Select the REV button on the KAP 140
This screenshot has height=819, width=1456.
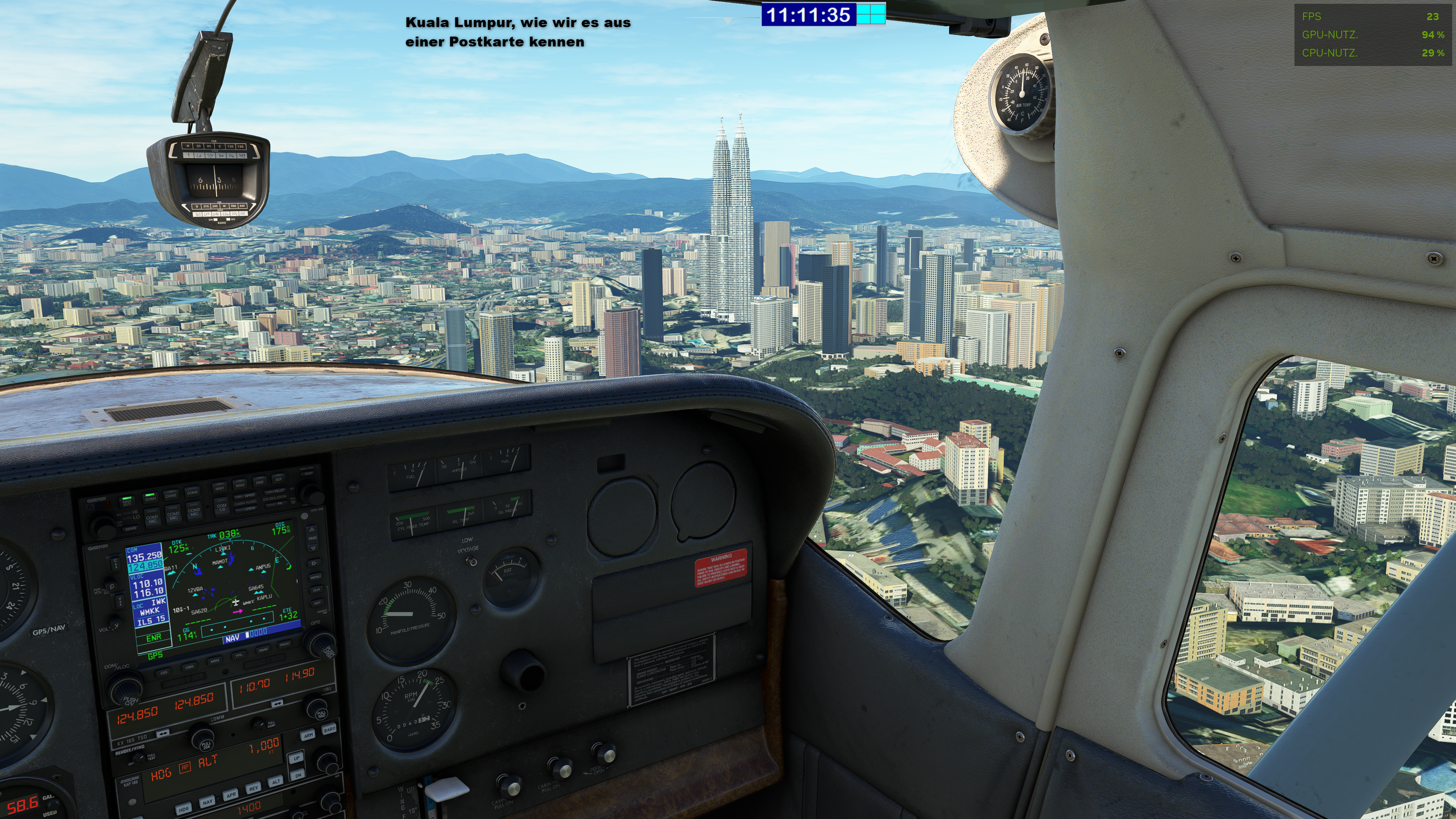point(253,788)
